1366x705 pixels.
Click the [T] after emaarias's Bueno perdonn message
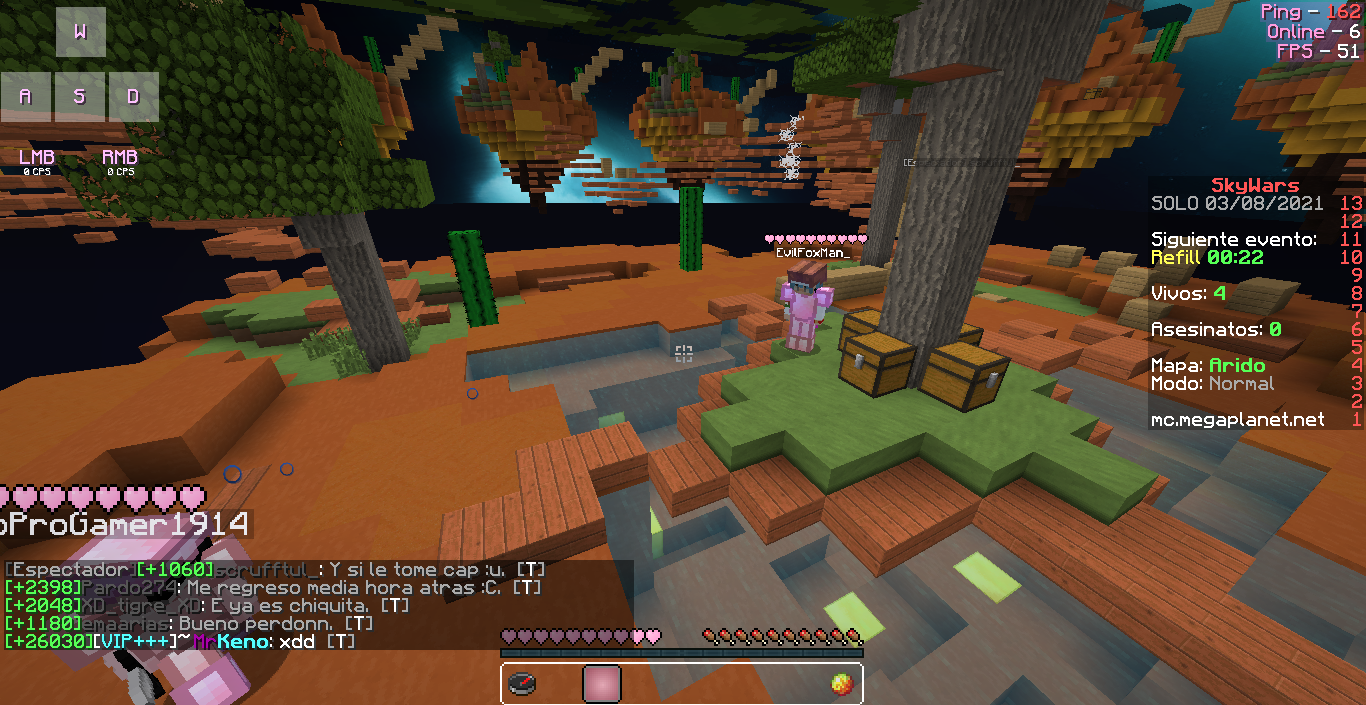coord(359,624)
